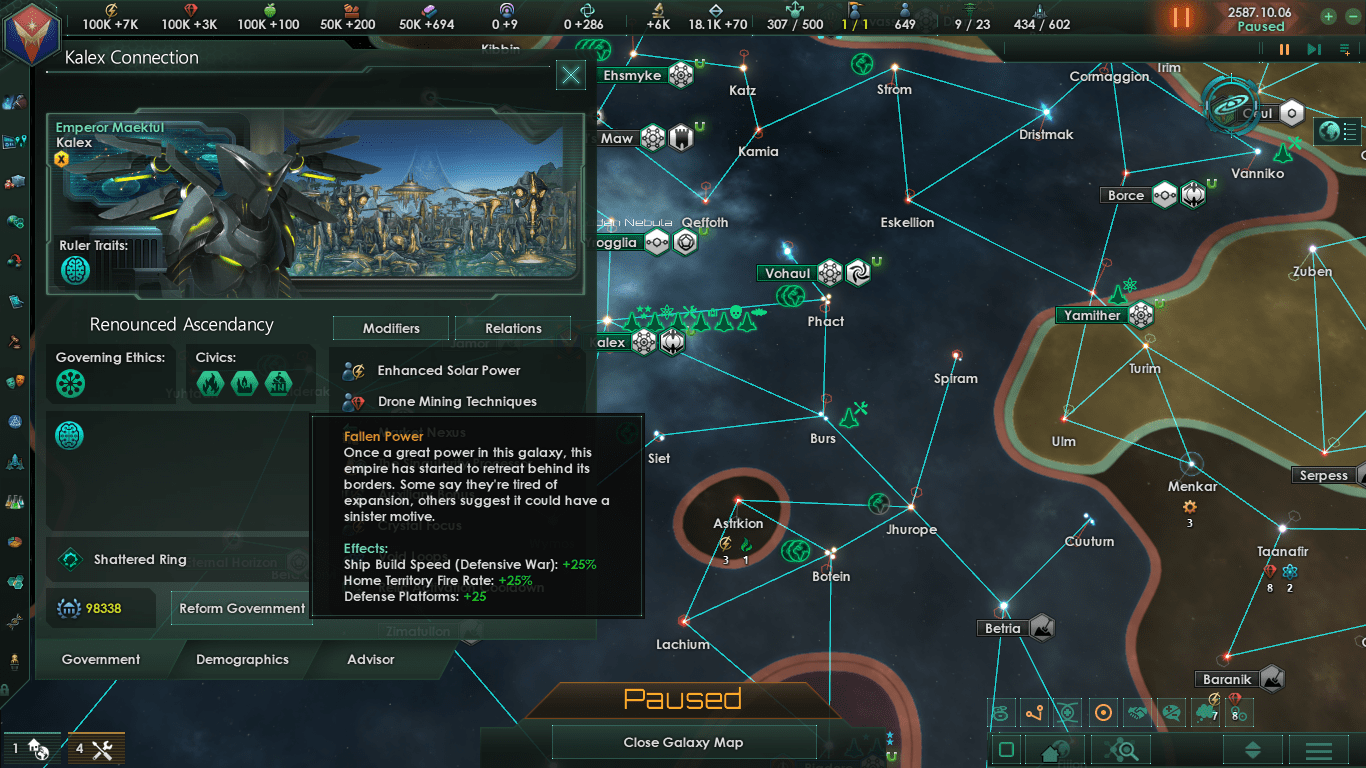Increase game speed with the plus button

(x=1328, y=16)
